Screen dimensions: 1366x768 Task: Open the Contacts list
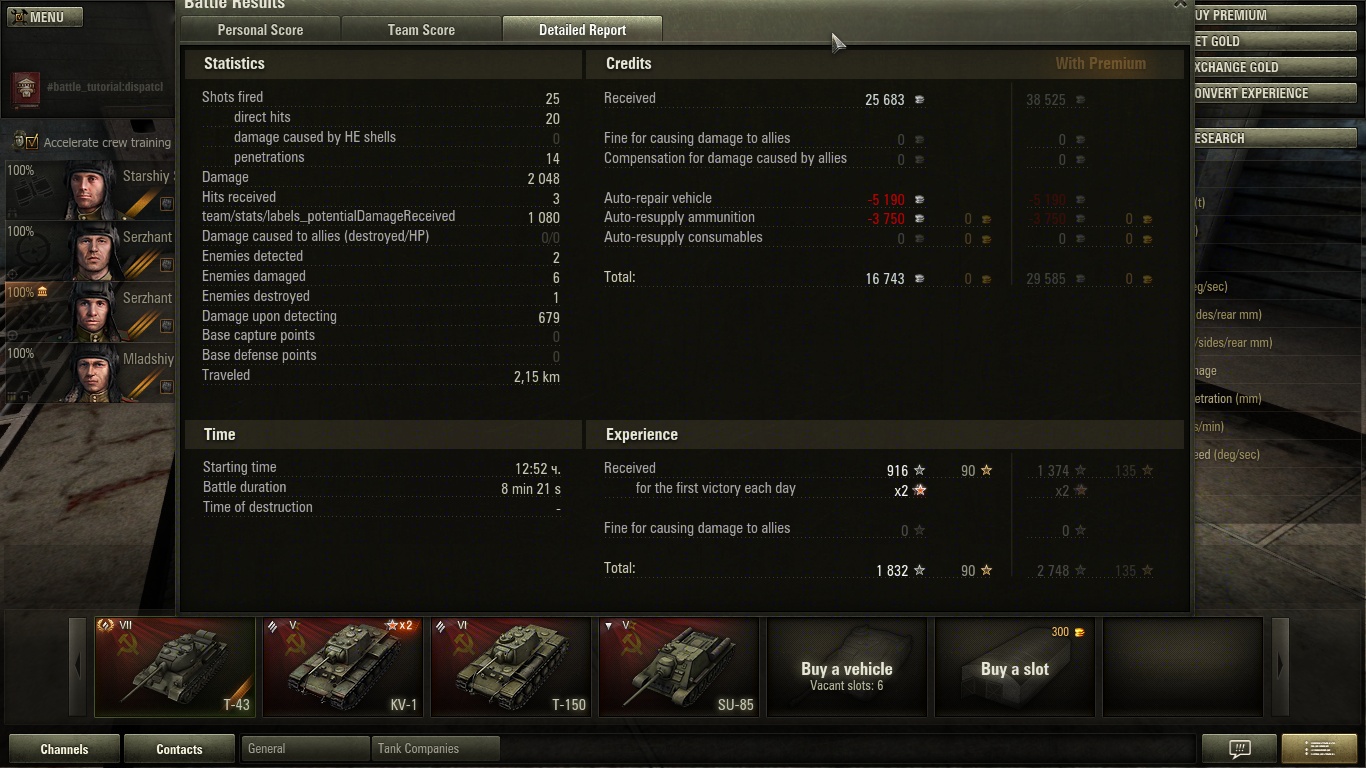tap(179, 749)
